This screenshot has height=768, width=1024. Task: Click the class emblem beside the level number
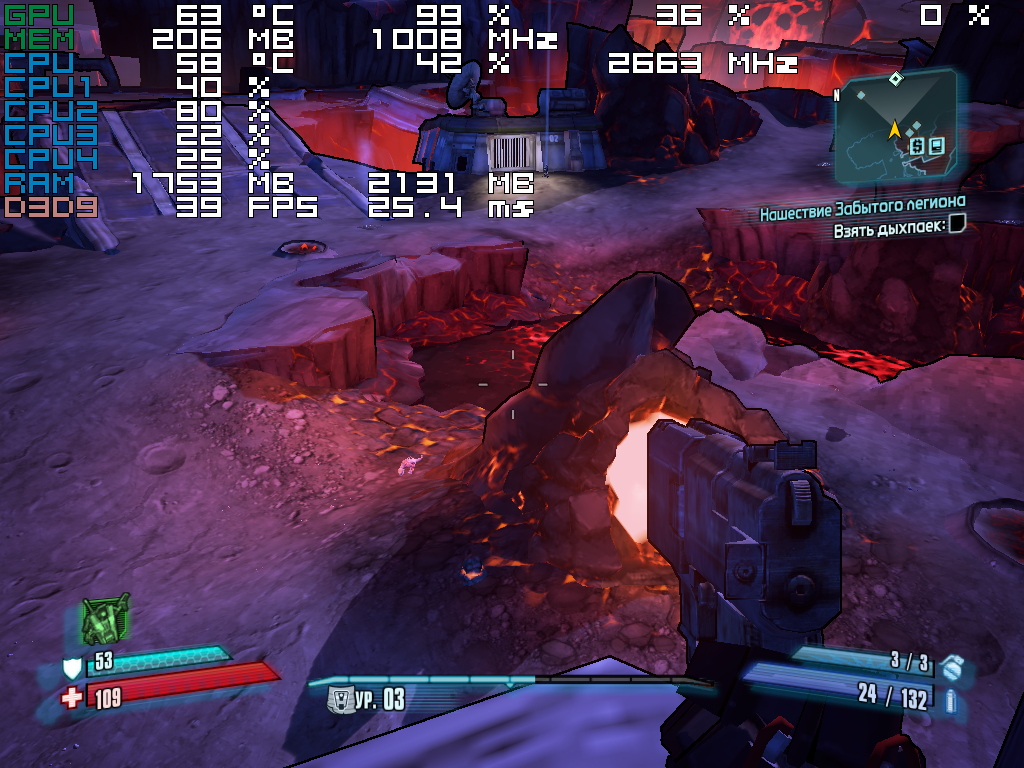coord(341,700)
